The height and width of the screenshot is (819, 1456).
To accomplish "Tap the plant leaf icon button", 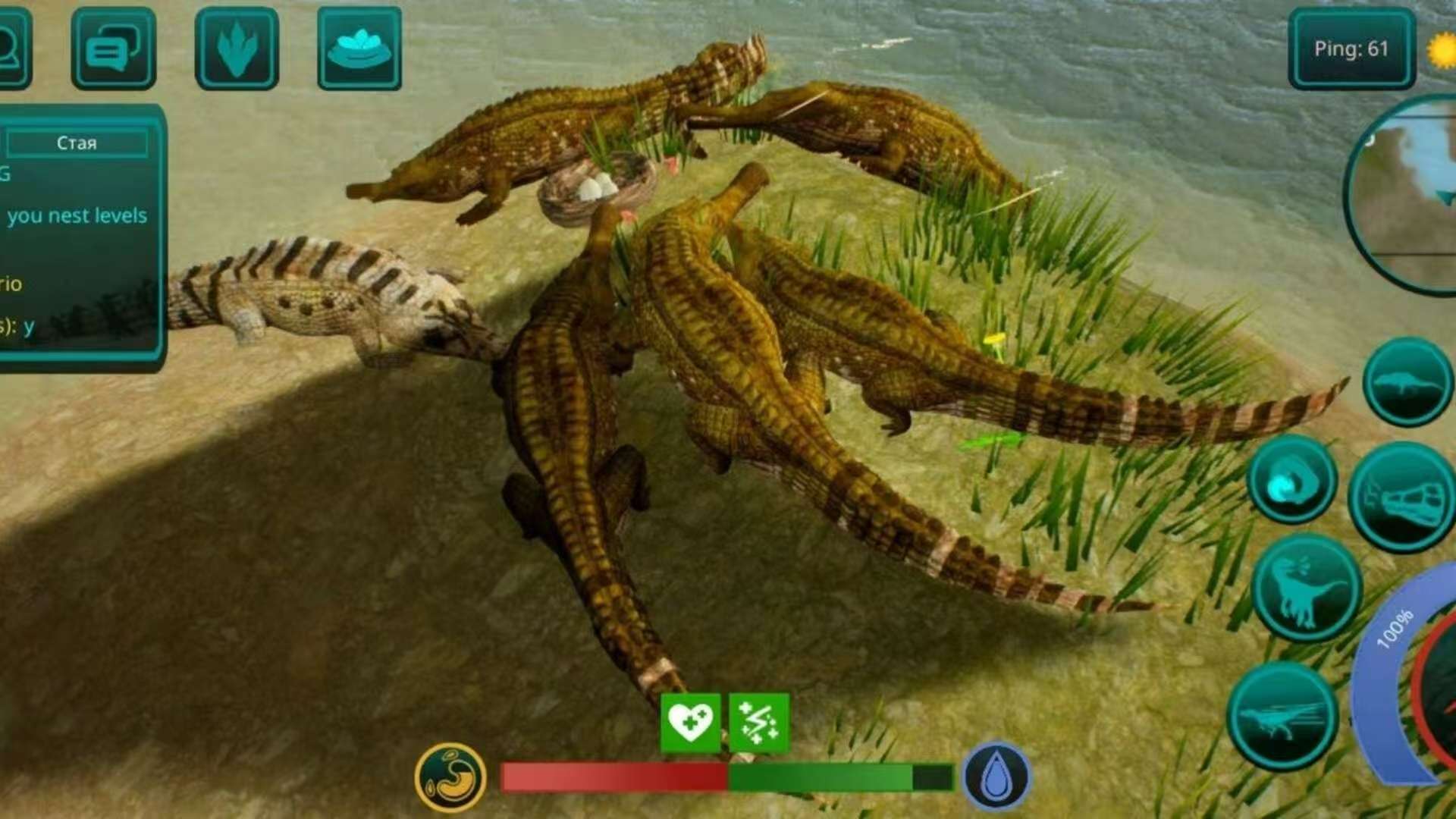I will click(237, 49).
